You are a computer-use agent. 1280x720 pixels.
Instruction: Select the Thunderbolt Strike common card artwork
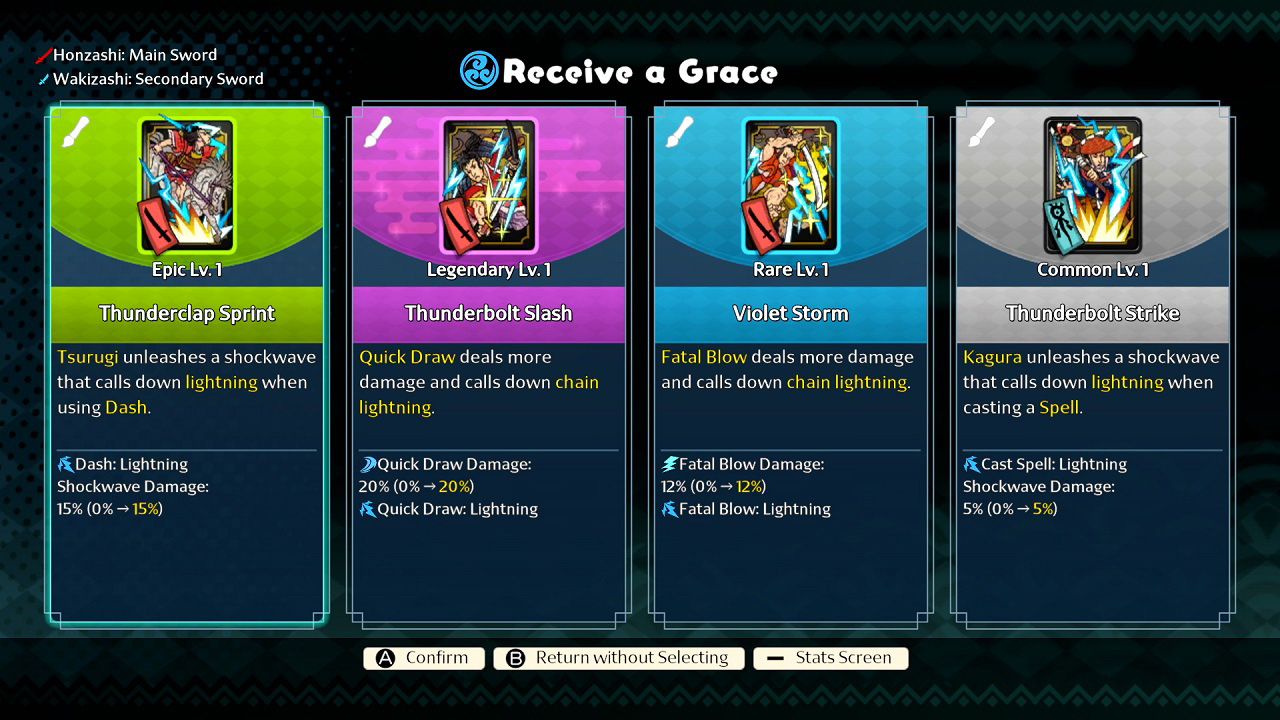click(1091, 185)
